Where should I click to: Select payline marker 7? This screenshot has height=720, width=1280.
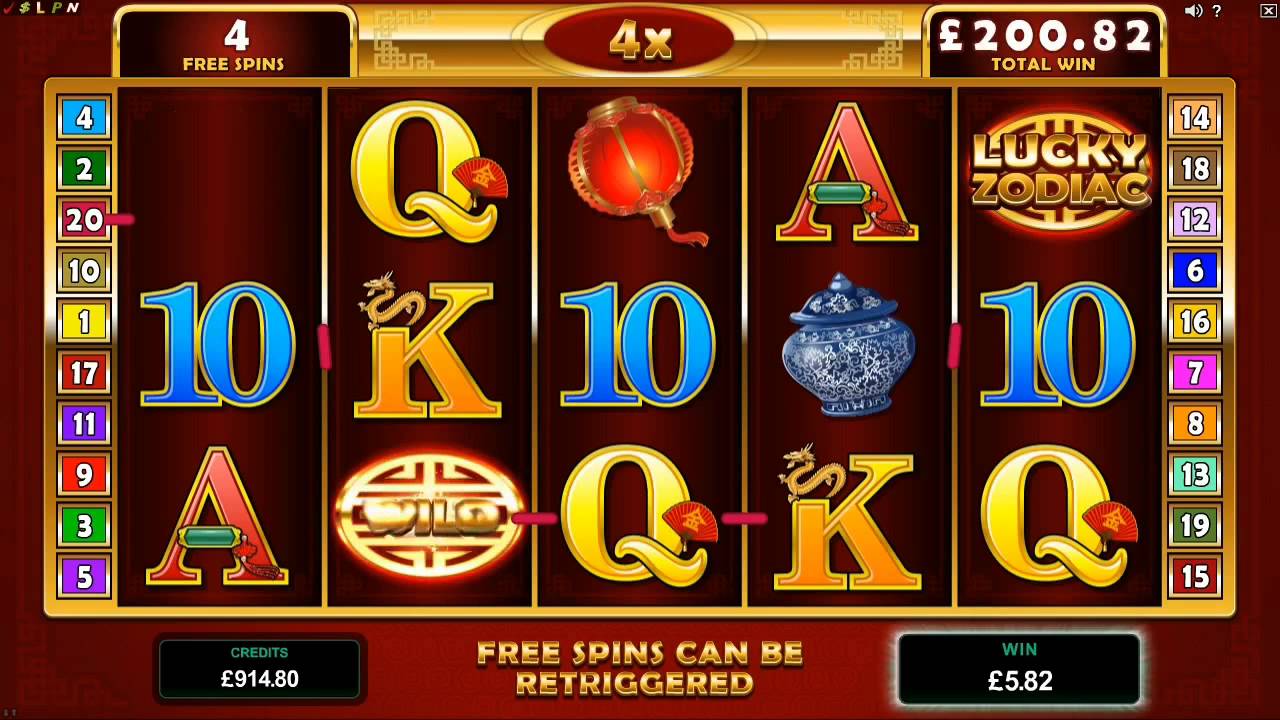coord(1195,373)
